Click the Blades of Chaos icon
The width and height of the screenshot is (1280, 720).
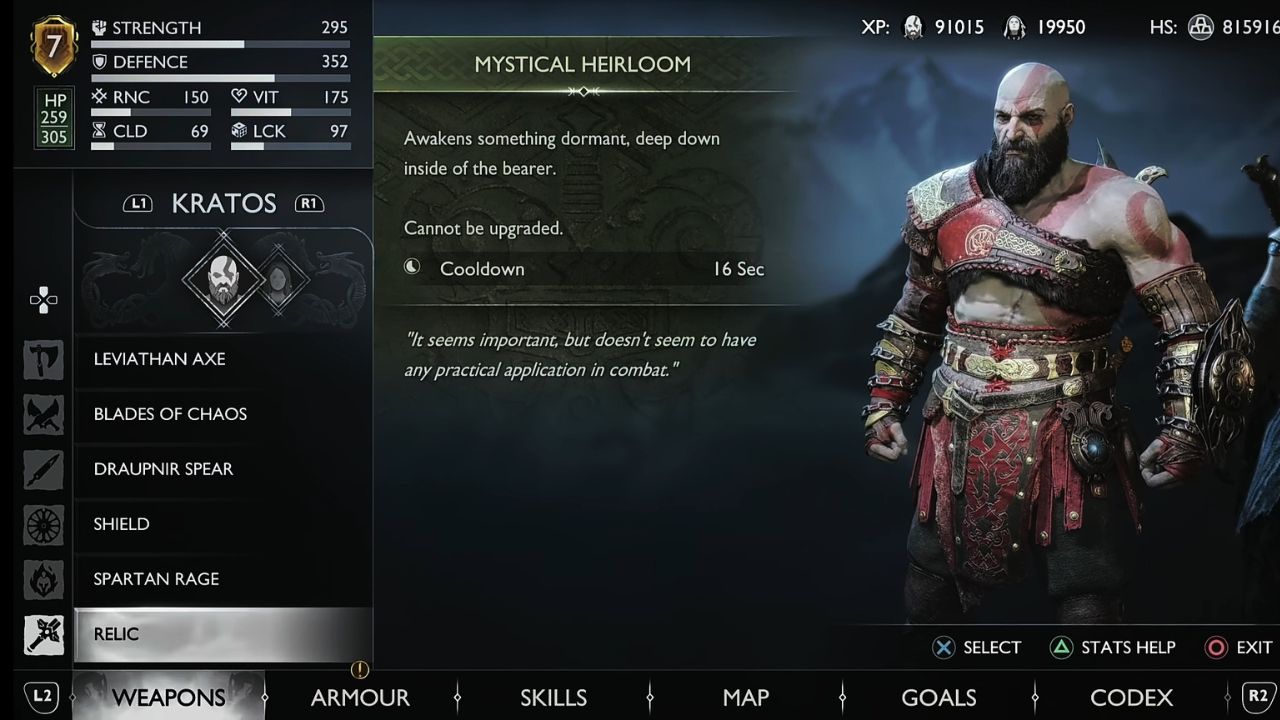point(43,415)
